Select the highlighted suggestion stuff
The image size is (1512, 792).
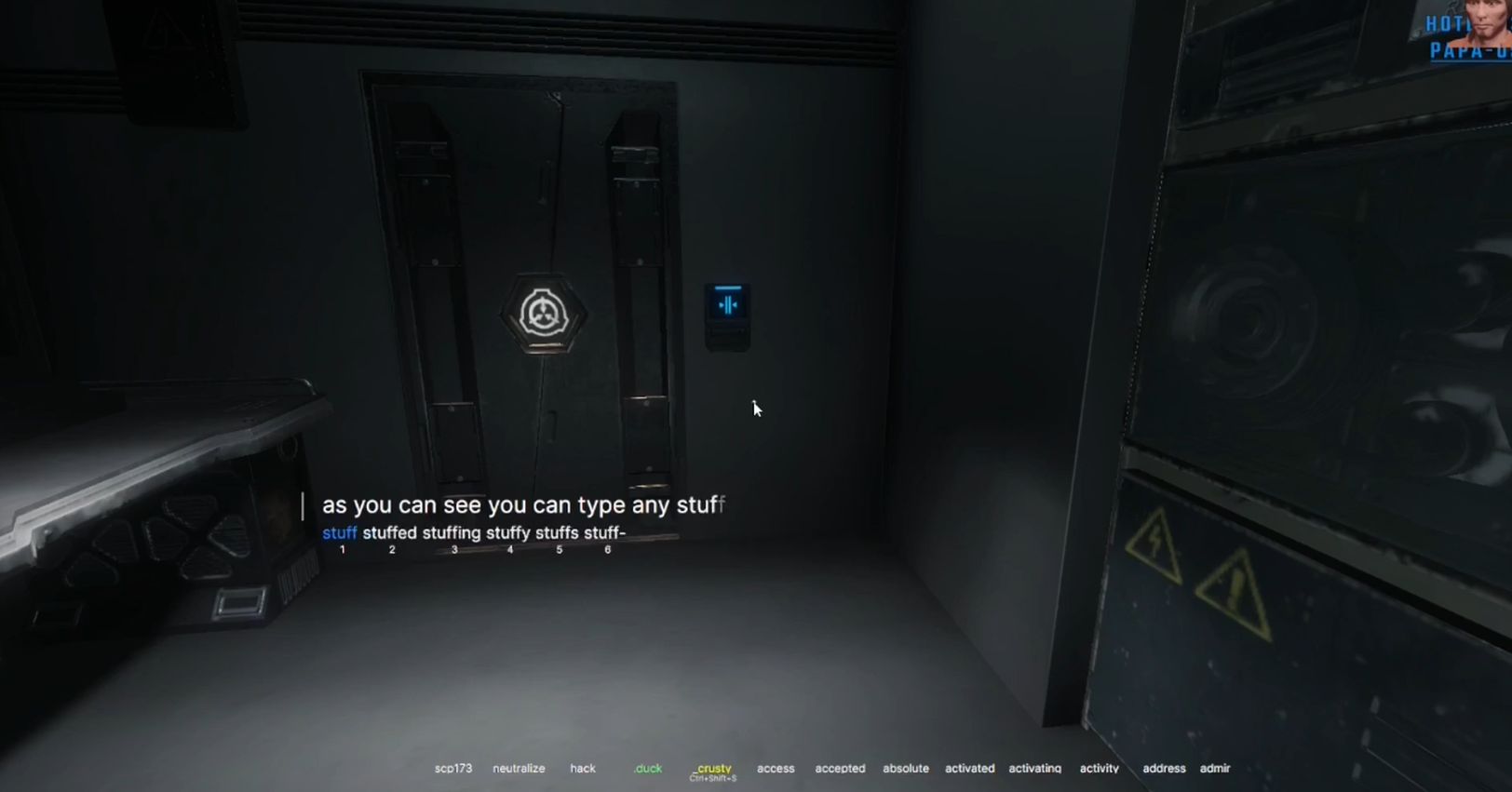[339, 532]
